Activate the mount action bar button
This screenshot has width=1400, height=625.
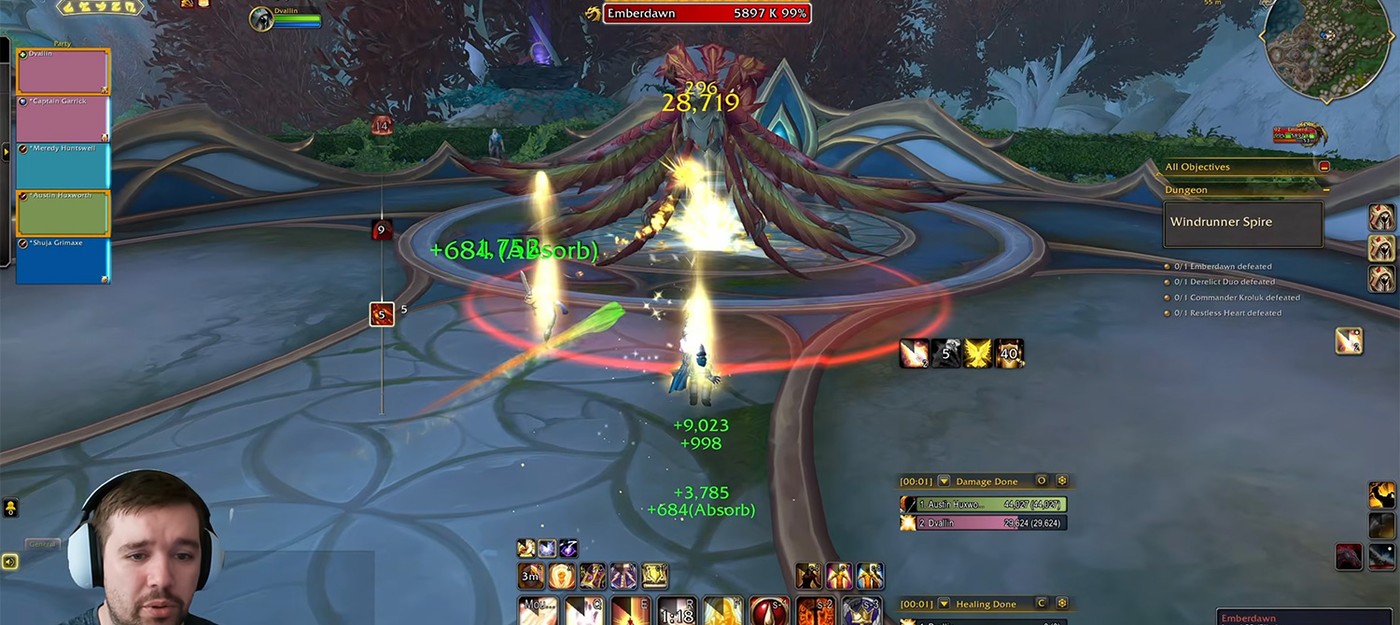pyautogui.click(x=539, y=611)
